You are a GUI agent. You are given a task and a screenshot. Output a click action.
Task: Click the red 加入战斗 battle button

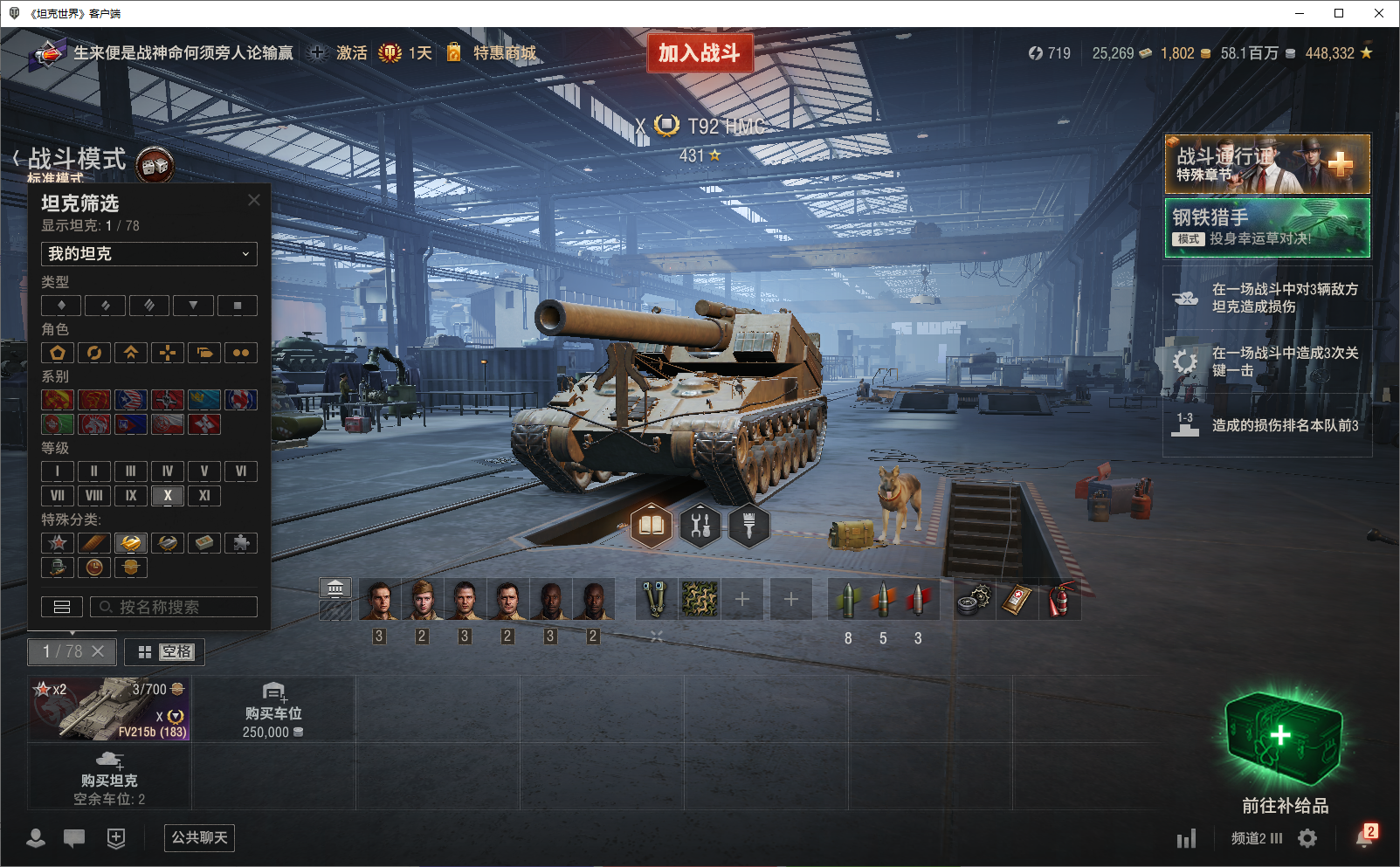699,53
